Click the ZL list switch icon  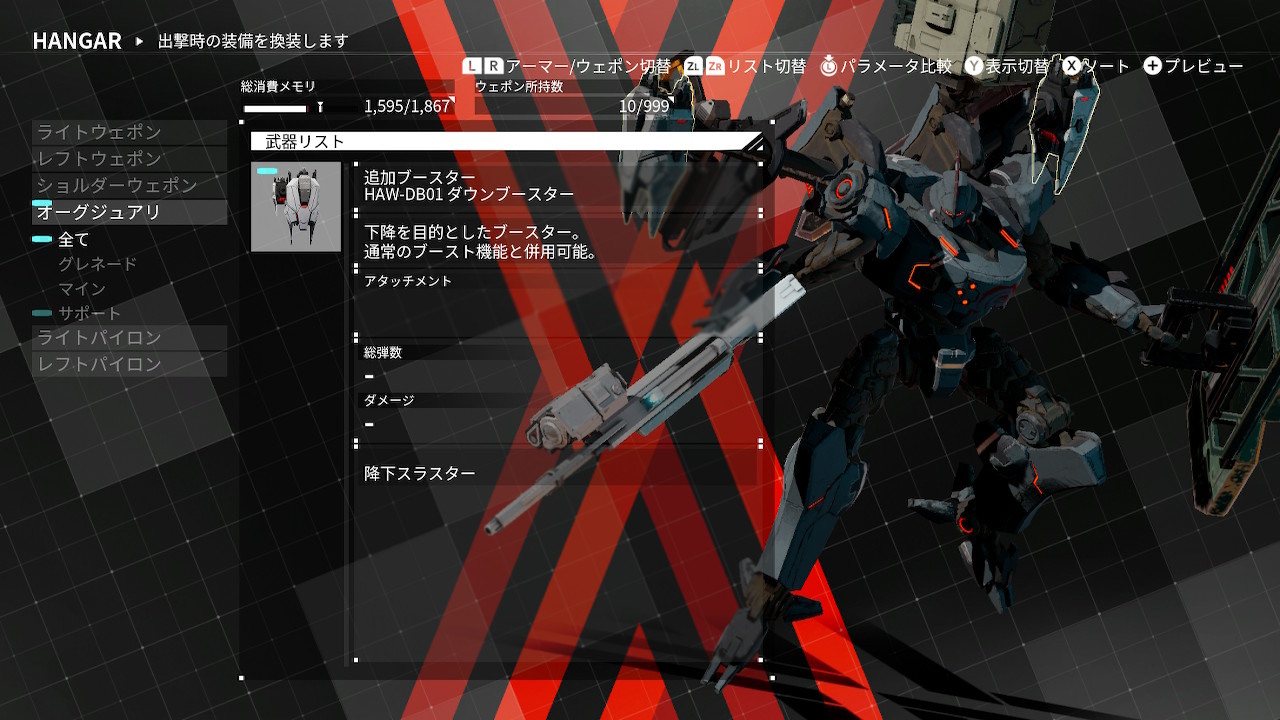693,64
